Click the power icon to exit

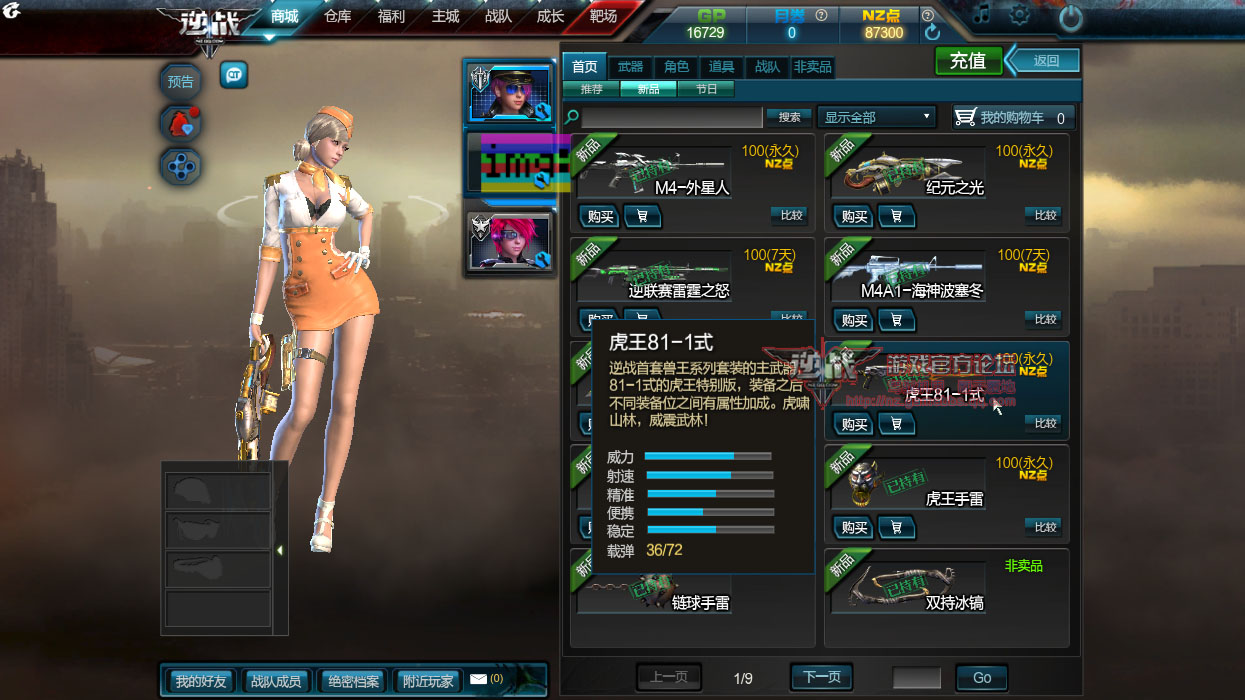(x=1070, y=17)
